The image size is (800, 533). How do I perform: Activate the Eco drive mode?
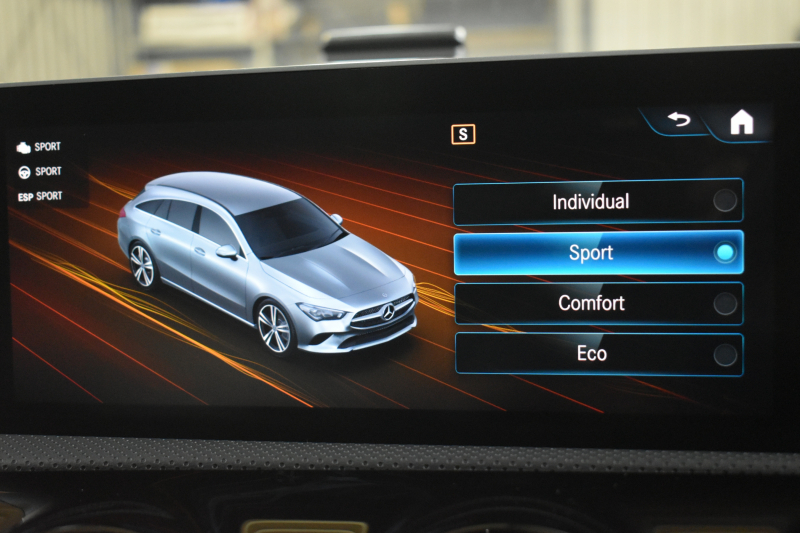[x=597, y=354]
